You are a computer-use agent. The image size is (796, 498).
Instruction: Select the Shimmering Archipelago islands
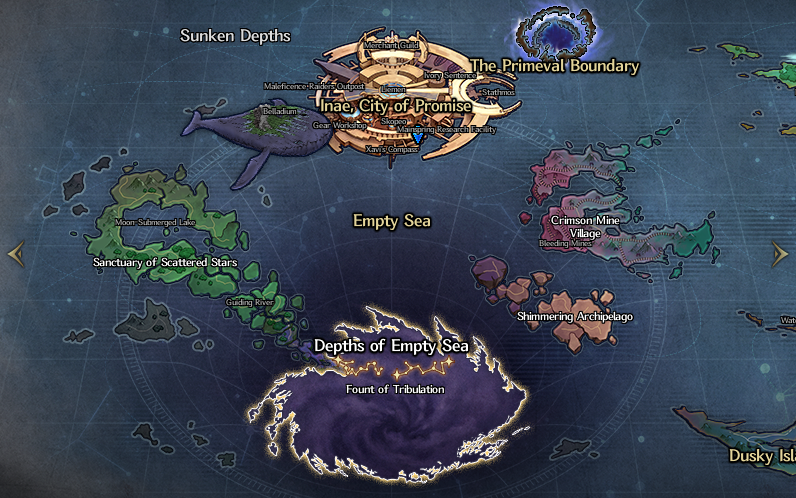click(x=575, y=317)
